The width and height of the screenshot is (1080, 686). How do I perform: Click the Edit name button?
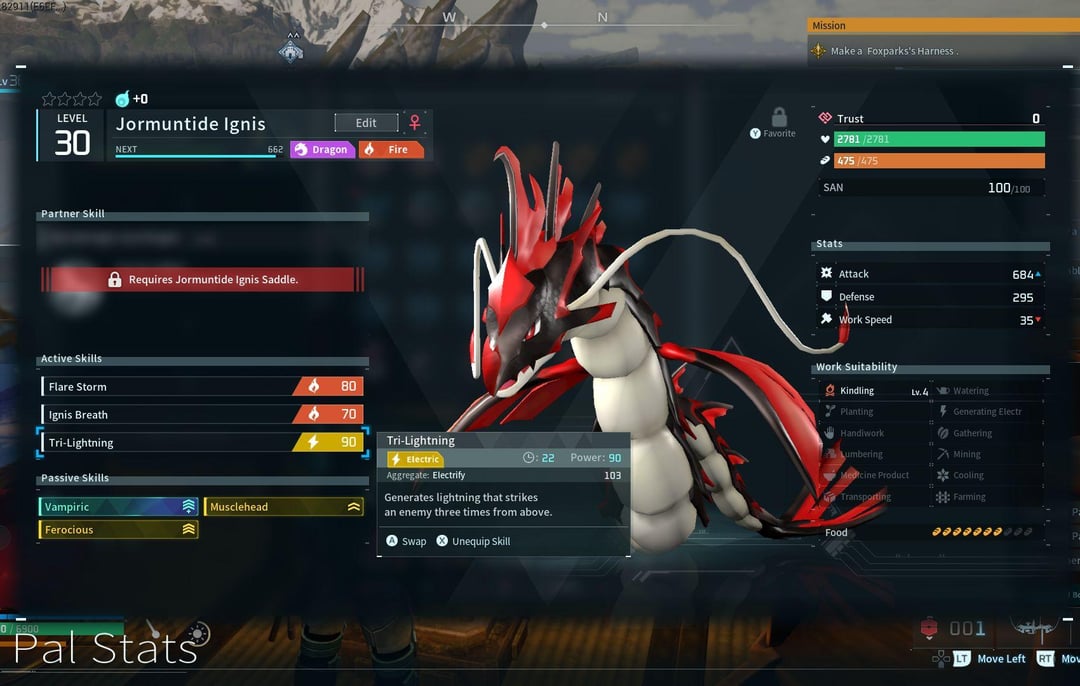[x=366, y=123]
